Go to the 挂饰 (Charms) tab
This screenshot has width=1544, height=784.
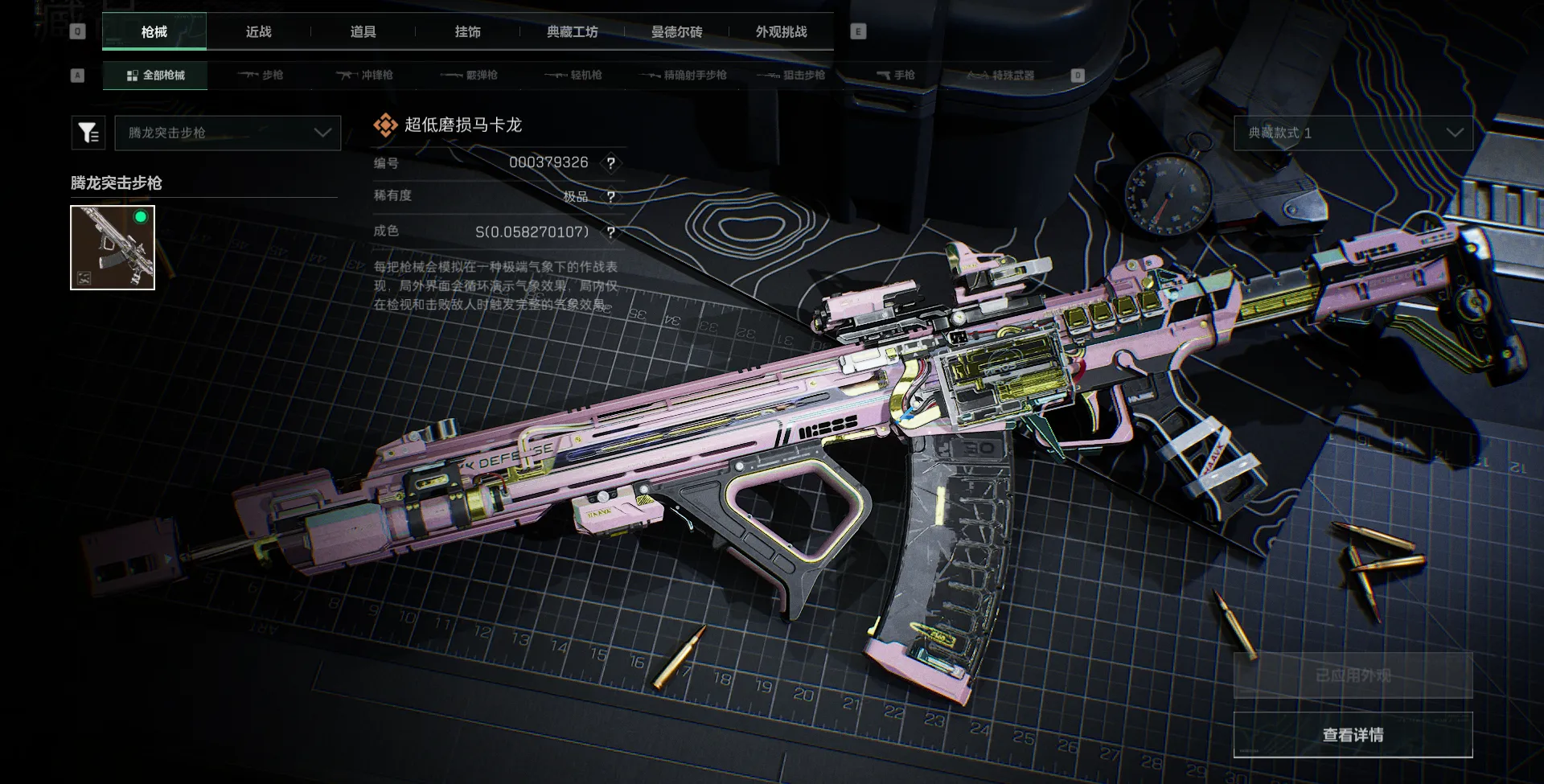point(467,31)
